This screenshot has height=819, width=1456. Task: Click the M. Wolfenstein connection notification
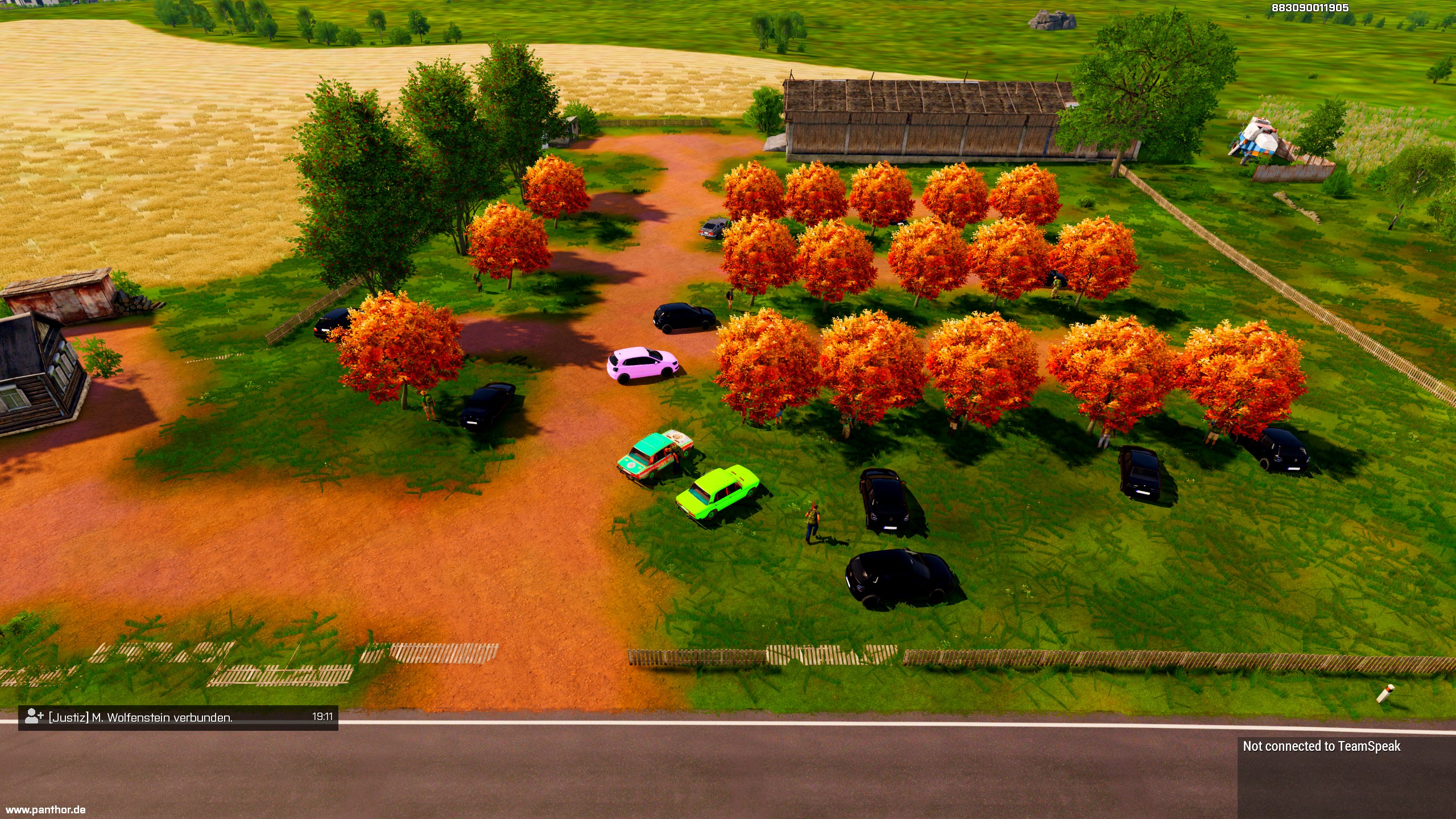pos(178,717)
